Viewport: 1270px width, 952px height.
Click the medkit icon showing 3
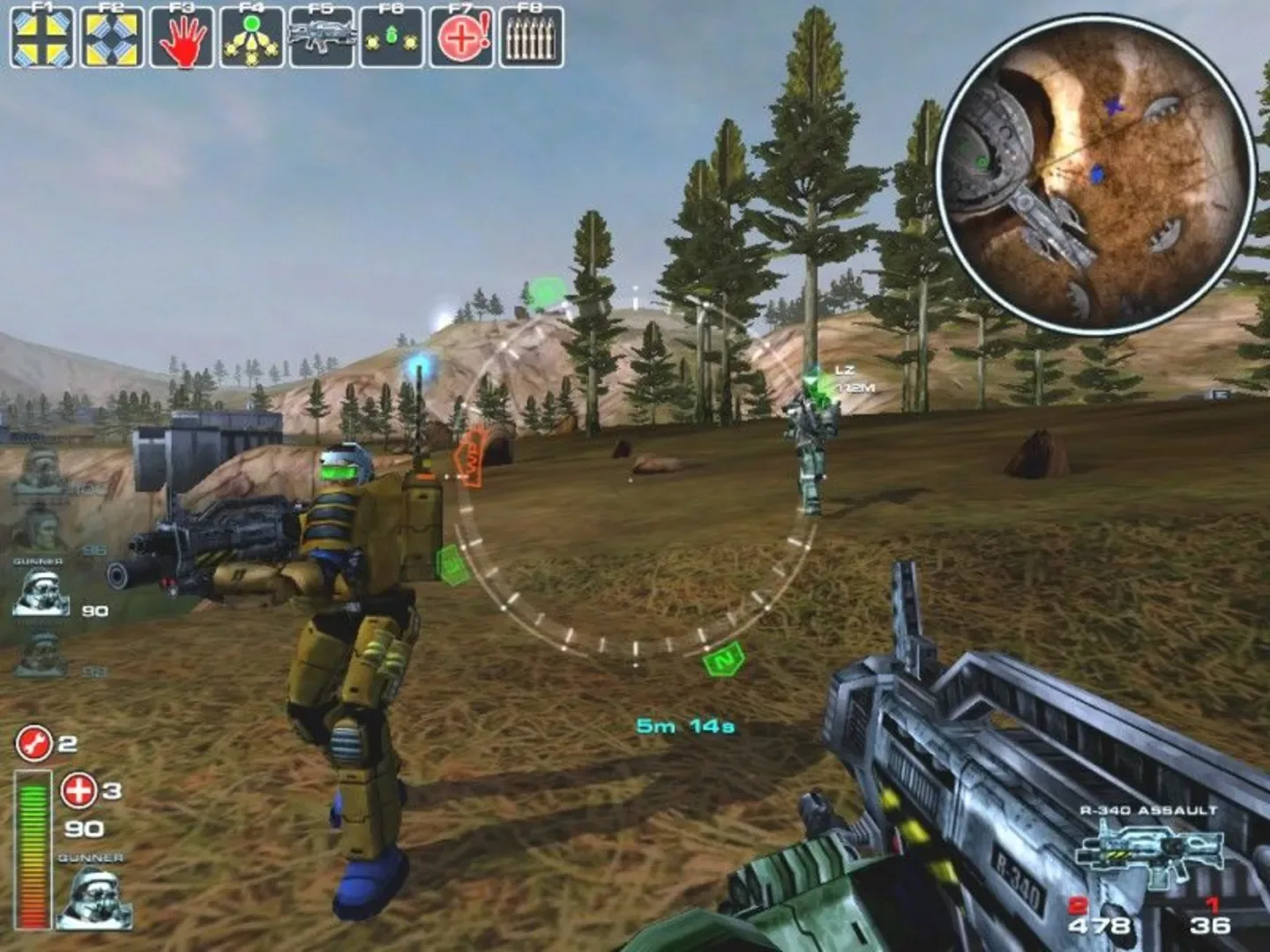[x=77, y=791]
